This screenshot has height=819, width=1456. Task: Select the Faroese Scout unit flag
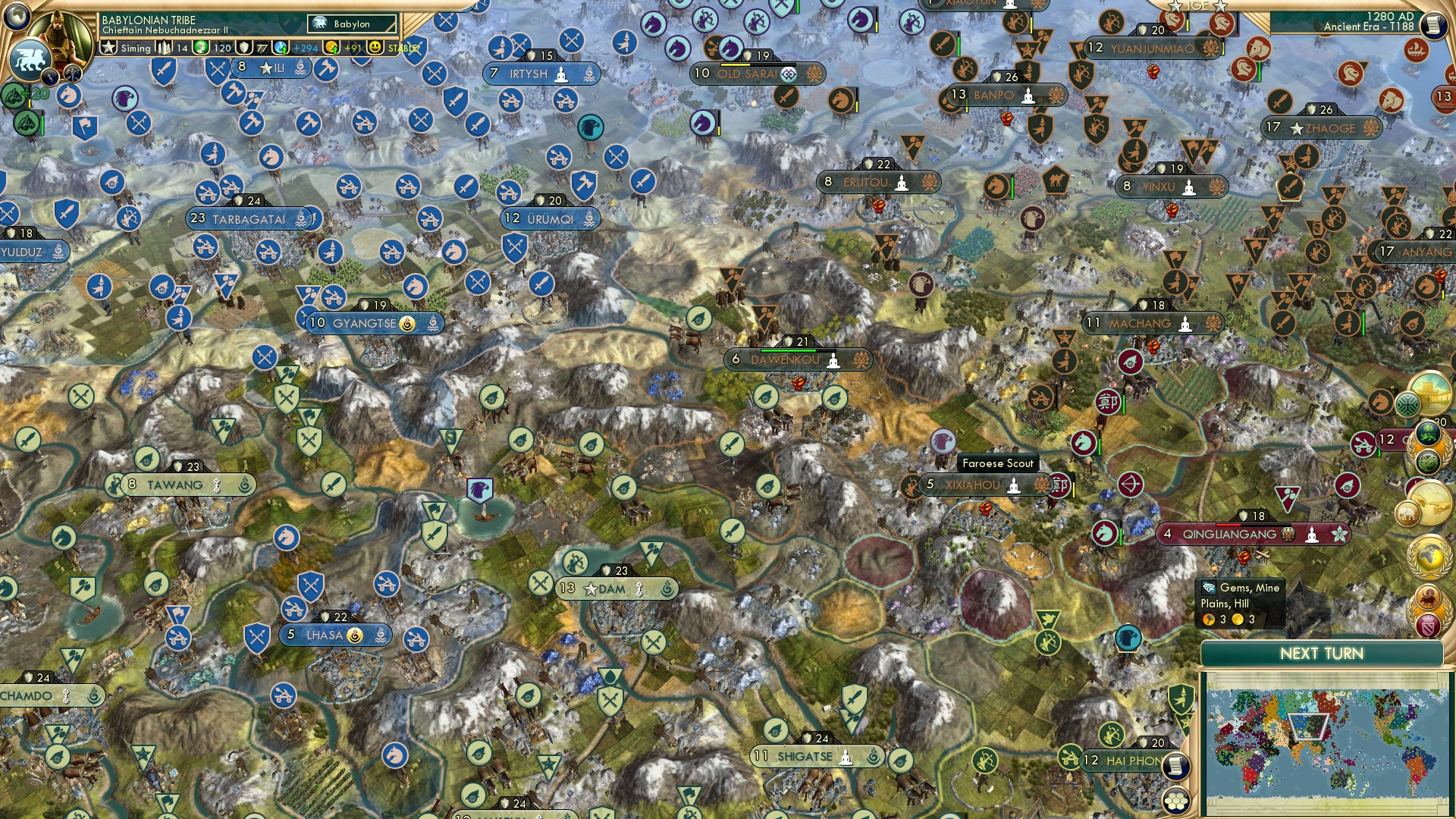[x=941, y=442]
